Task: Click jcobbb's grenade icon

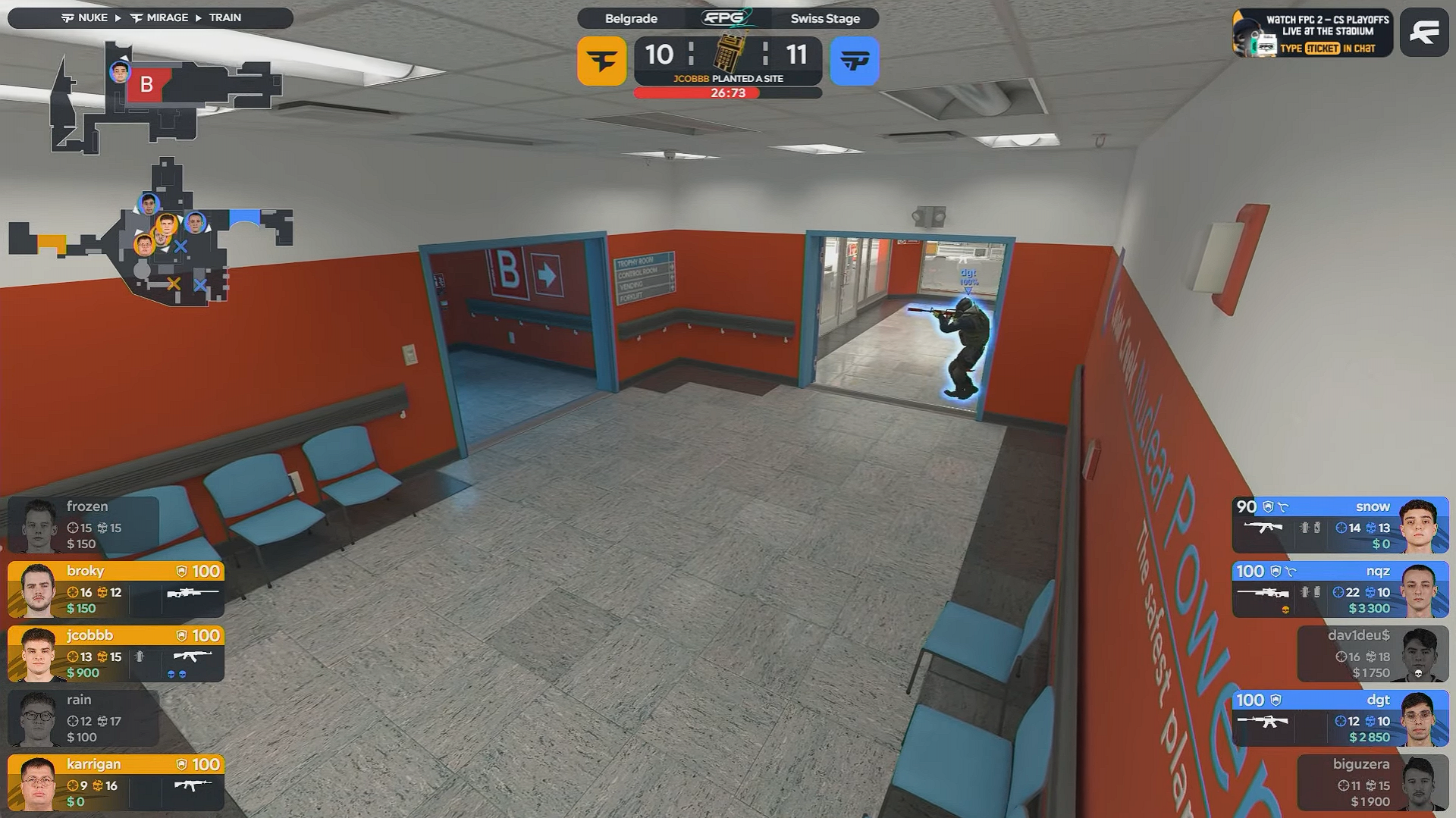Action: pos(140,658)
